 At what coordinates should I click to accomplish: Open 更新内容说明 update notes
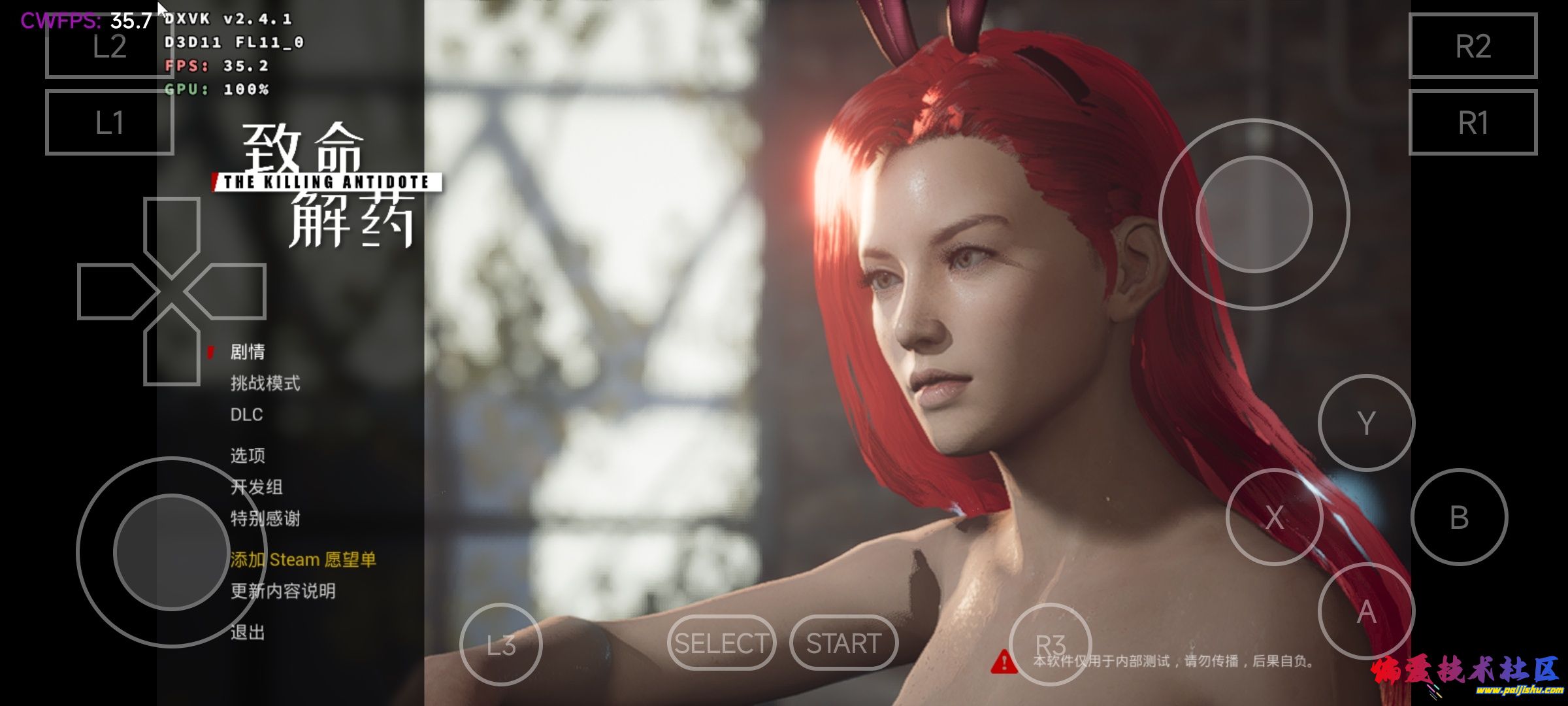(x=283, y=591)
